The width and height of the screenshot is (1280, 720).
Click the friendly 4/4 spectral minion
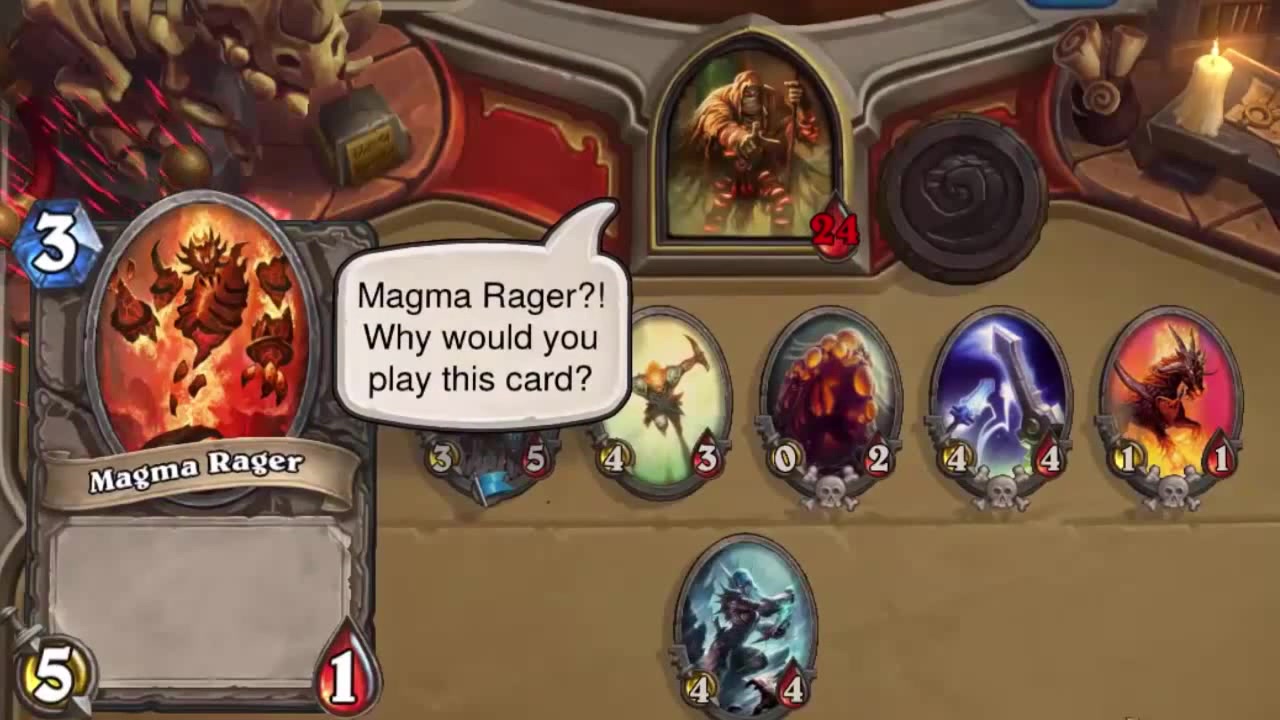pos(743,615)
